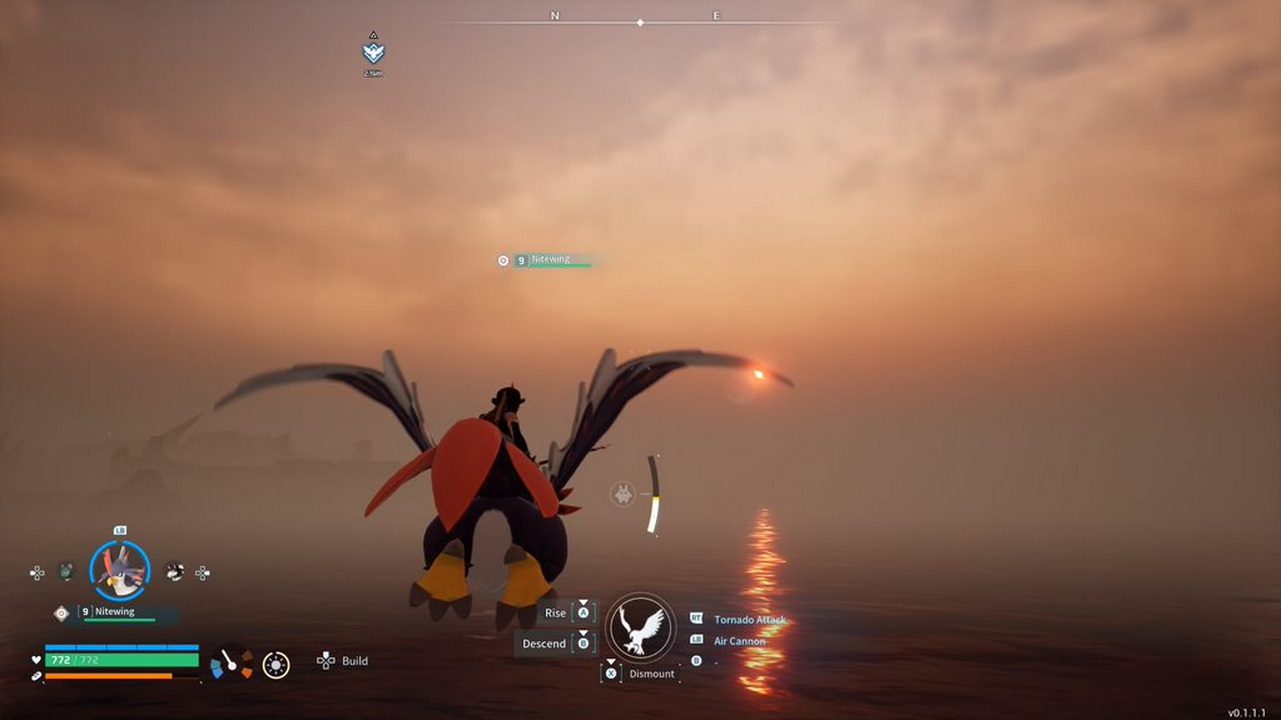Click the time-of-day sun dial icon

coord(276,664)
